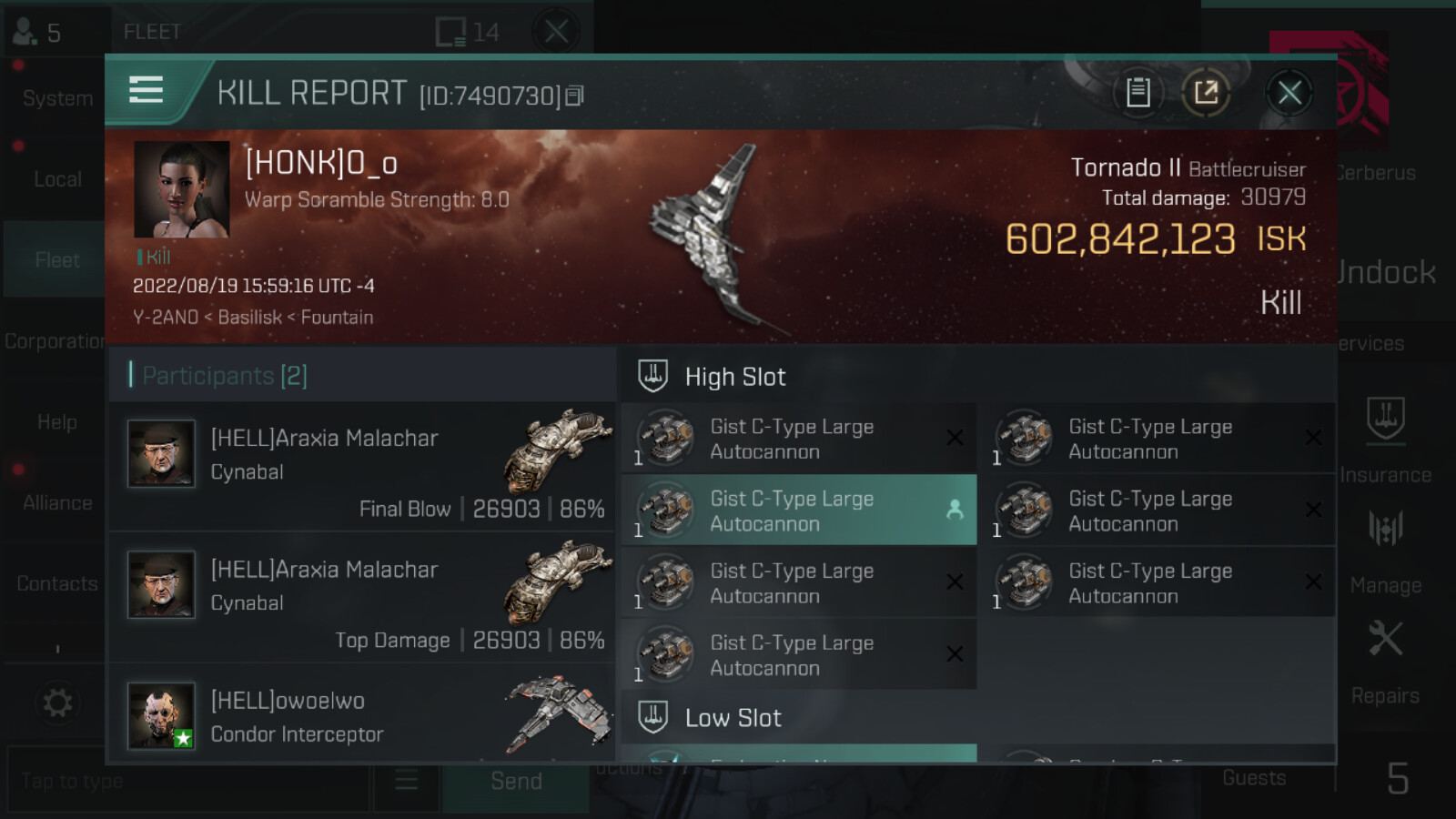Switch to the Alliance chat channel
The width and height of the screenshot is (1456, 819).
[x=56, y=502]
